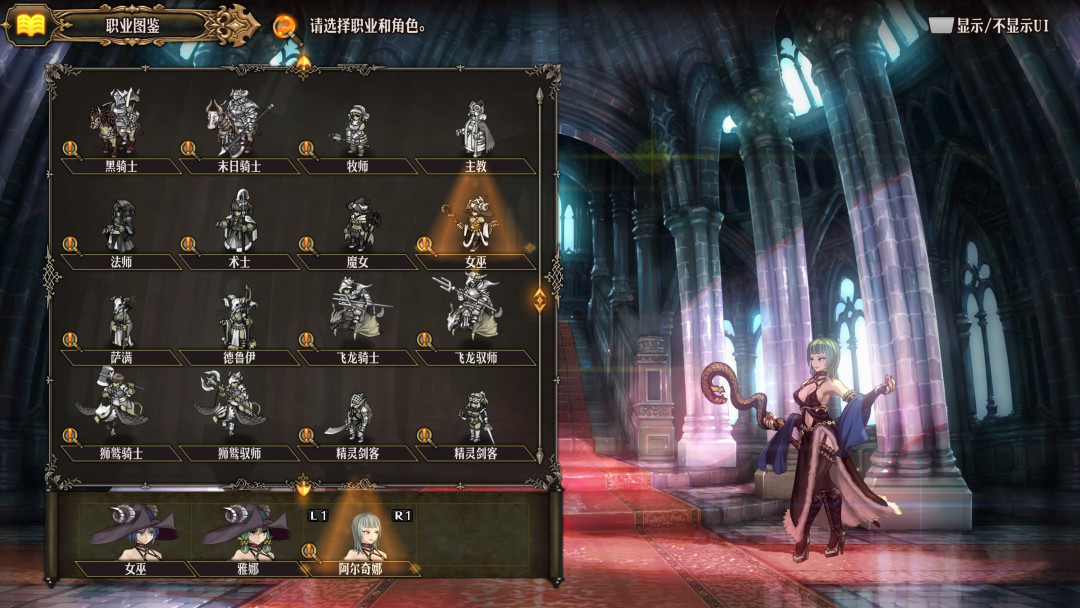Screen dimensions: 1080x608
Task: Choose the 末日骑士 class
Action: (x=239, y=128)
